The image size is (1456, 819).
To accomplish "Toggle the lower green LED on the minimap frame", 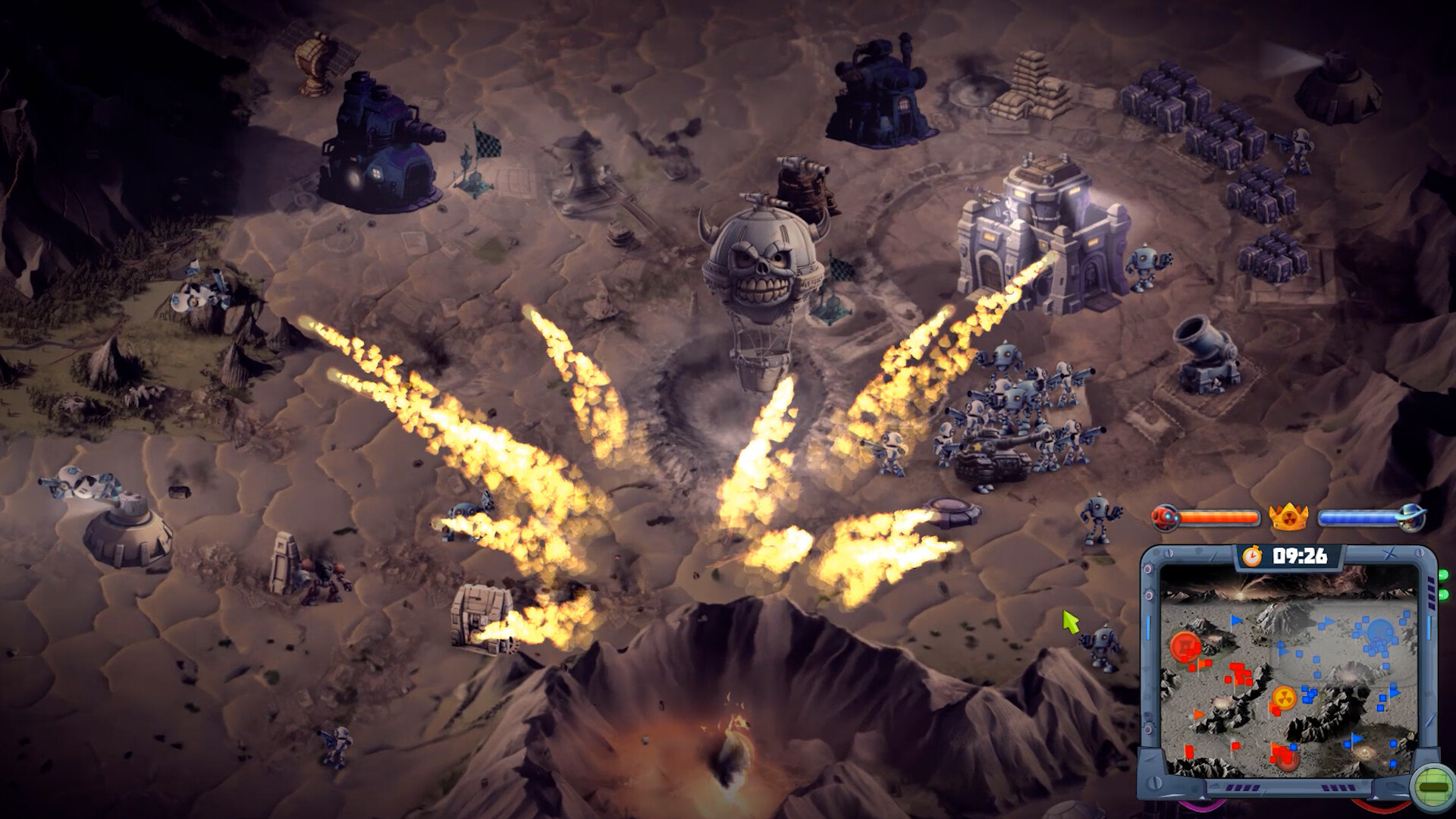I will (x=1443, y=594).
